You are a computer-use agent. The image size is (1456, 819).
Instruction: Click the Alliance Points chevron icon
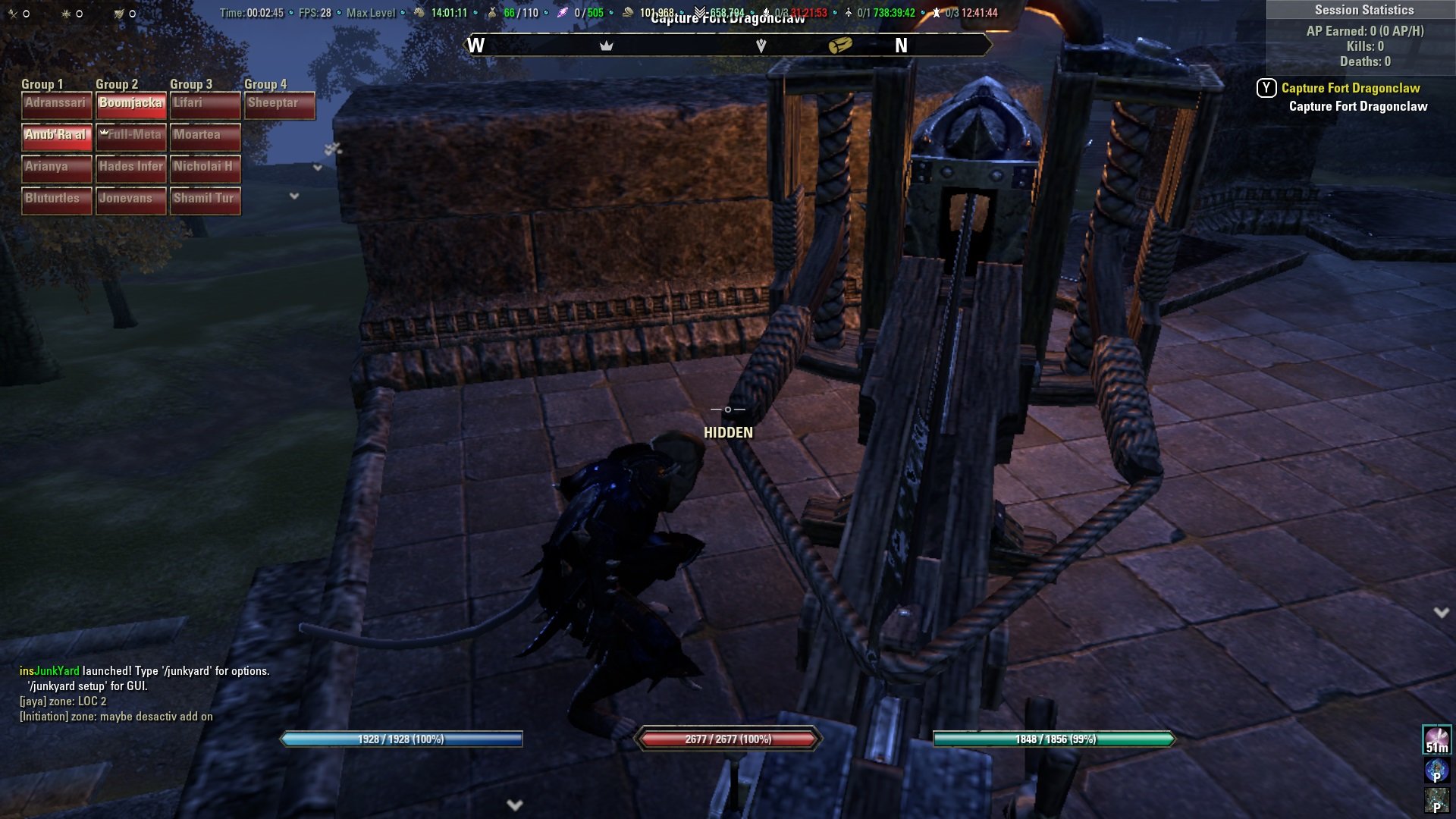tap(699, 11)
